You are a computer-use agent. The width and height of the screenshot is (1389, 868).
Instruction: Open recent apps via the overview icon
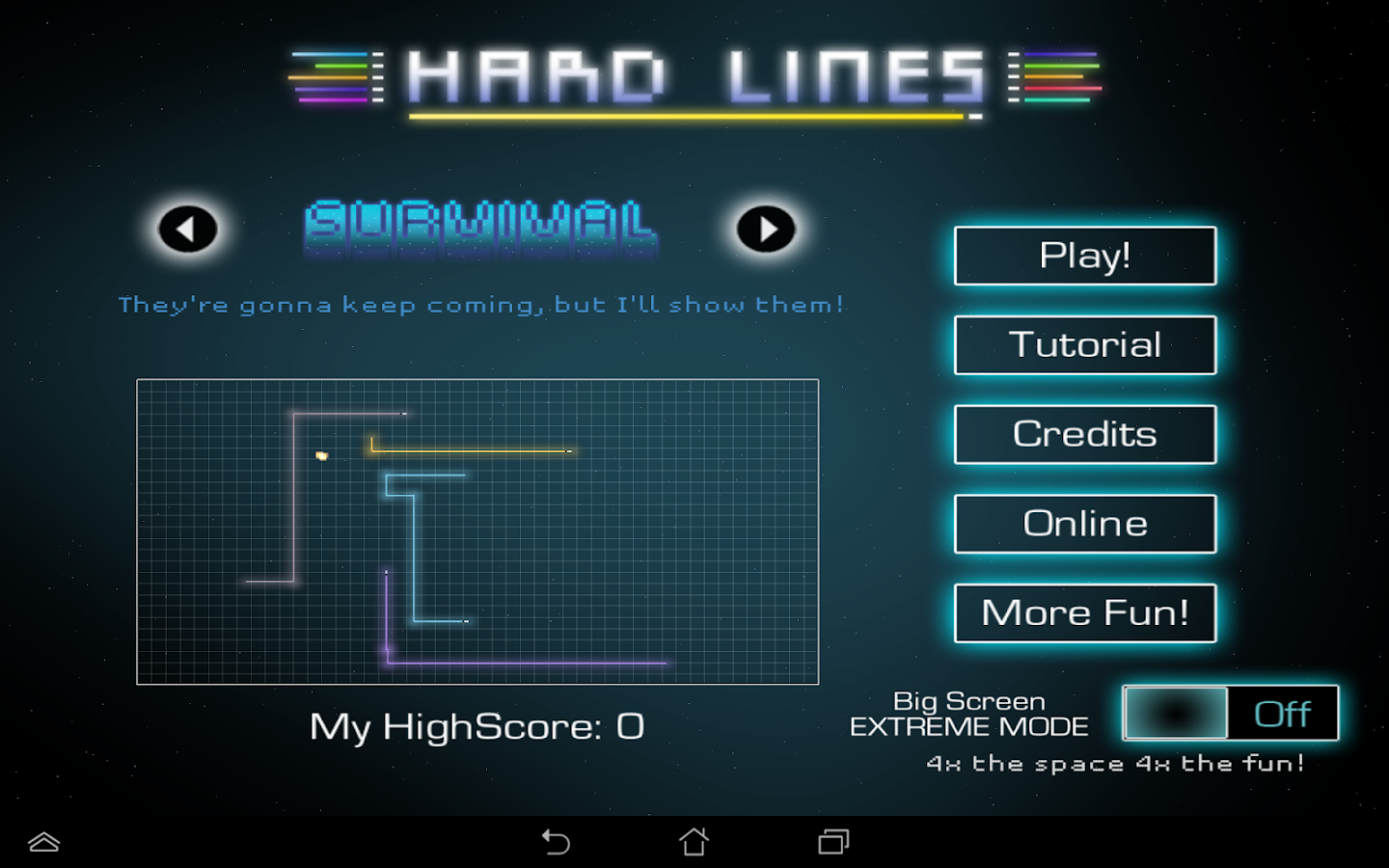tap(832, 841)
